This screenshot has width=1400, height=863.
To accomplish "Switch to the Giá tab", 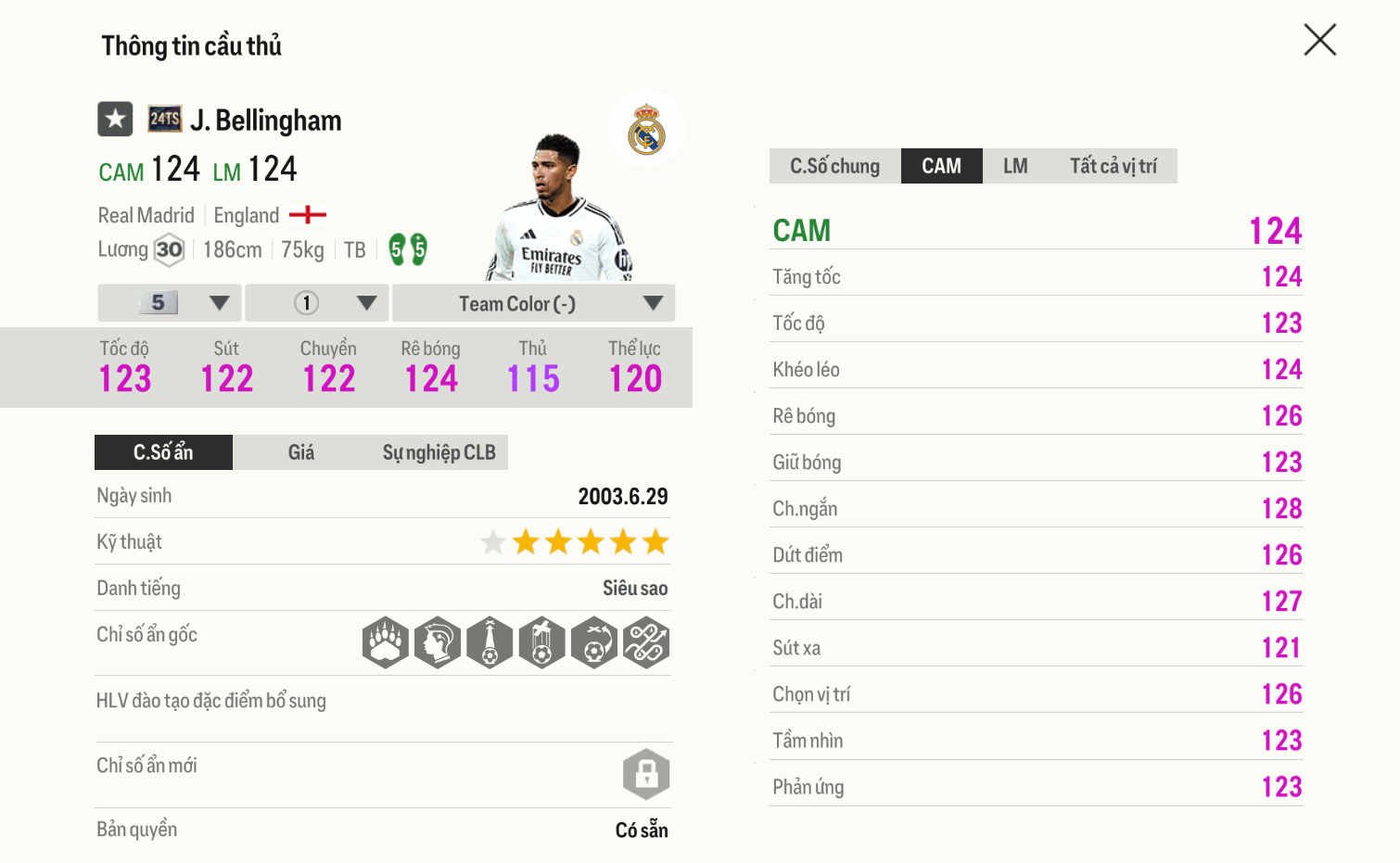I will pos(301,452).
